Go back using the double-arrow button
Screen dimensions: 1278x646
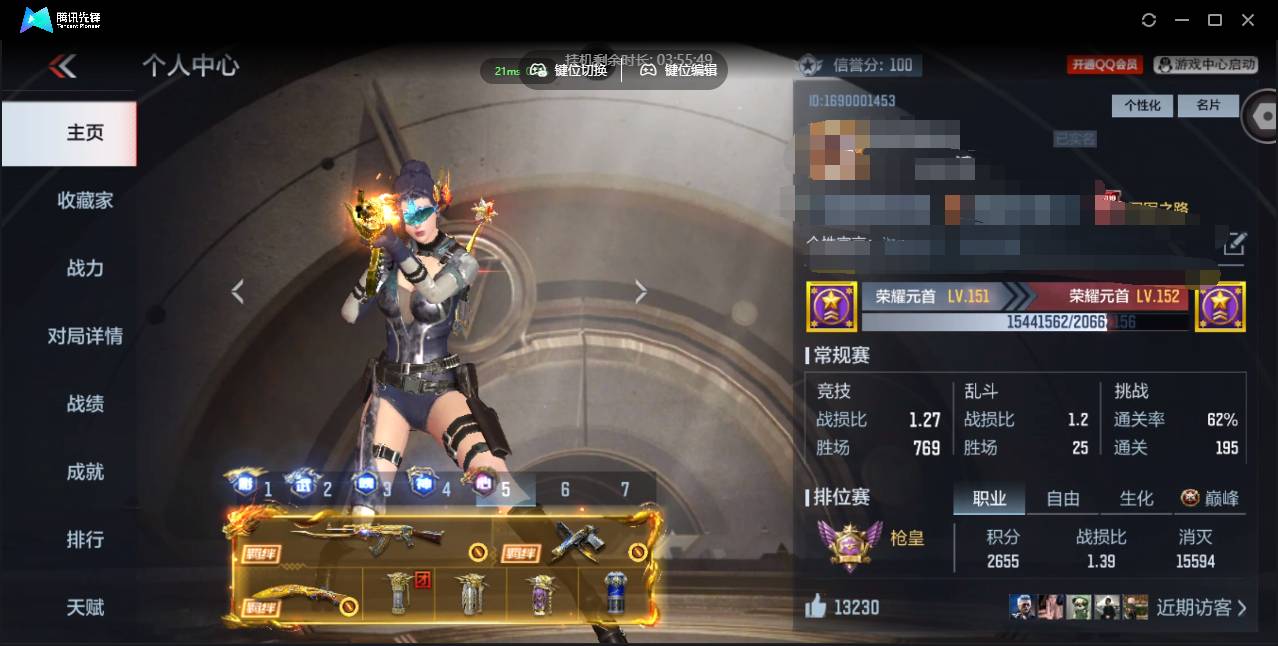pos(62,67)
